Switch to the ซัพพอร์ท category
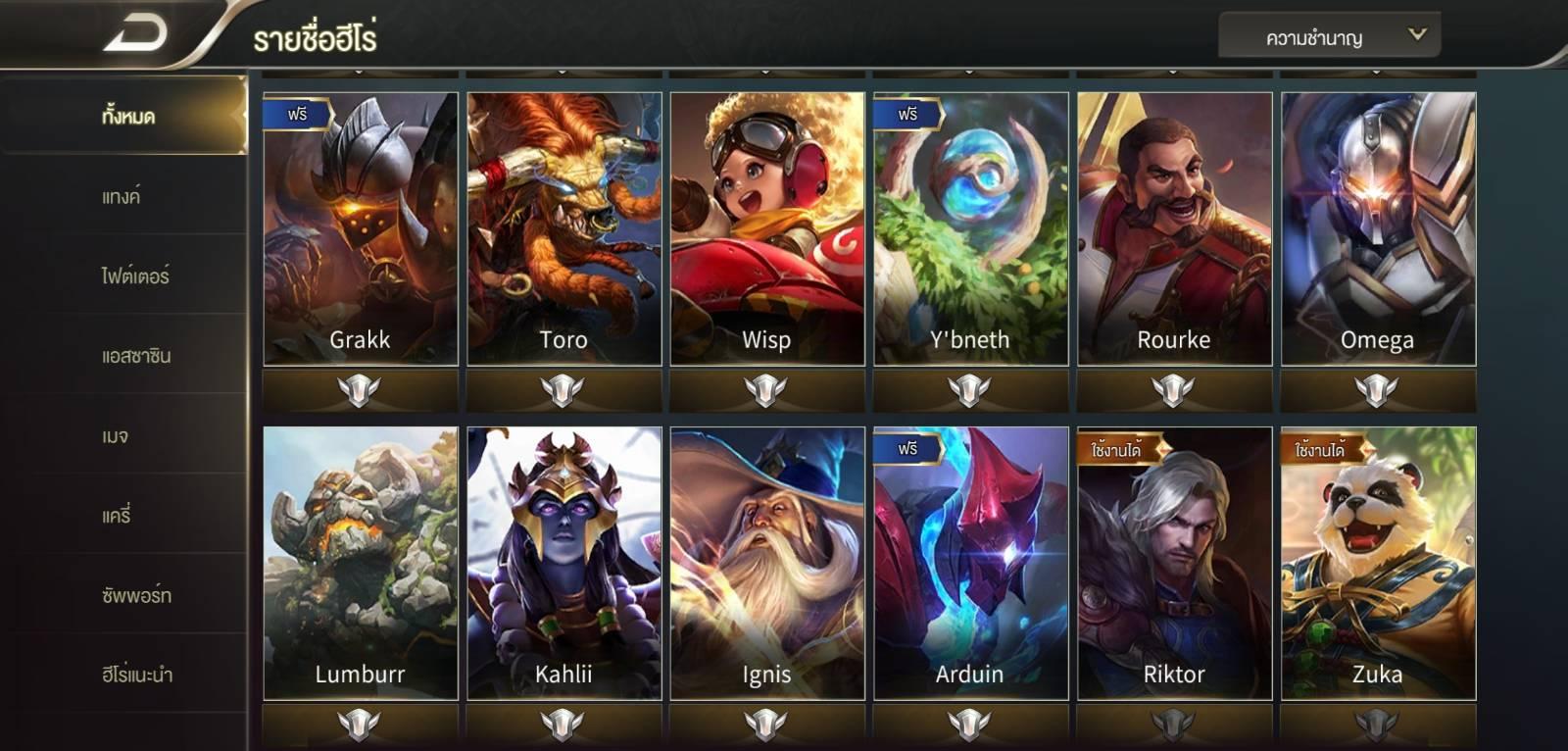 [x=135, y=595]
